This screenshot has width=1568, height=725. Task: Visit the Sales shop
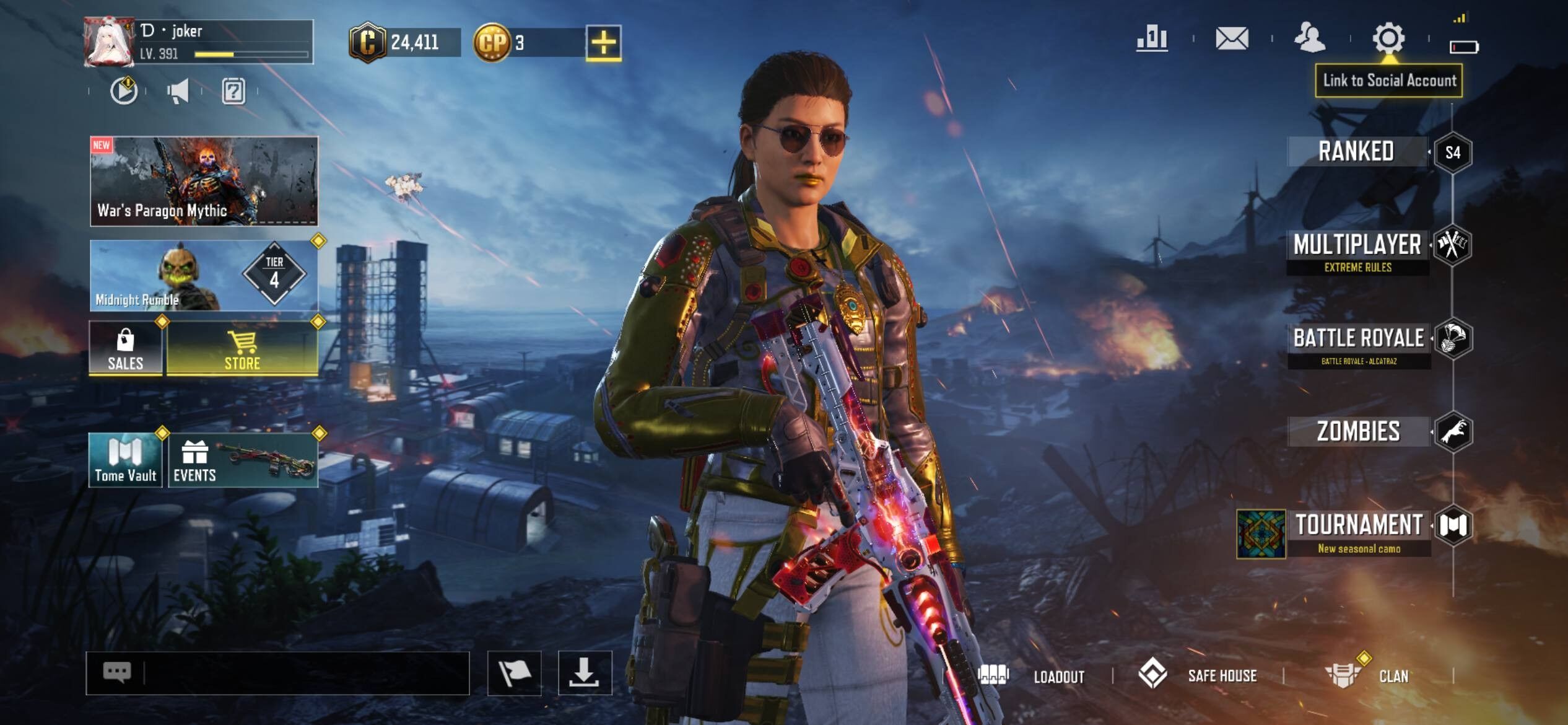pyautogui.click(x=126, y=348)
